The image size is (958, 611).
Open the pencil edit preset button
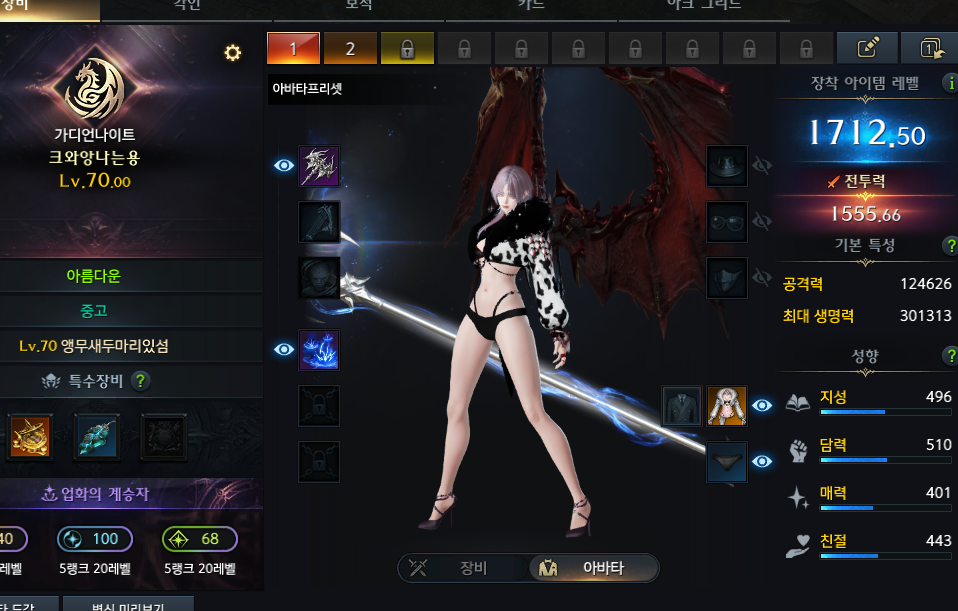point(866,48)
